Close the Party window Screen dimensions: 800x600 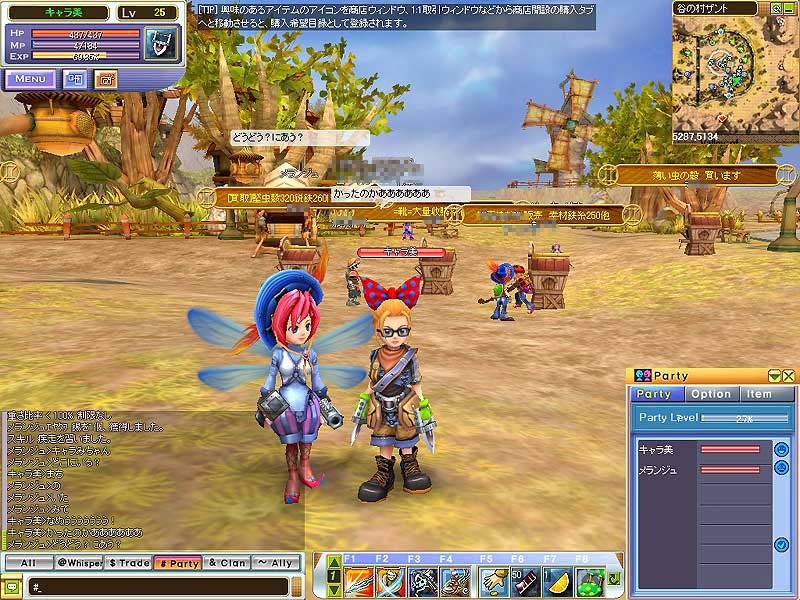click(789, 376)
